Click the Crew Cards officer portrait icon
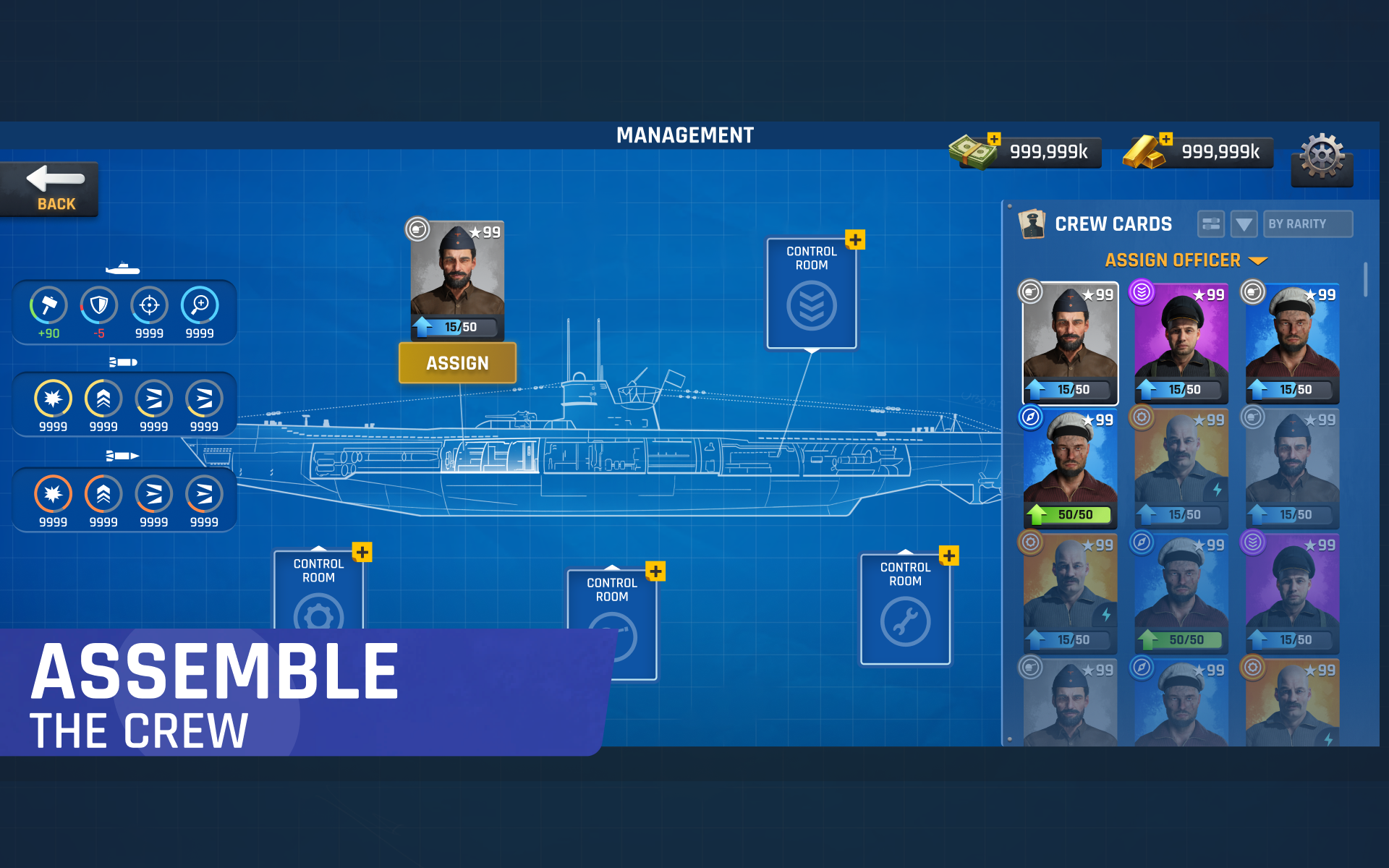 (x=1032, y=223)
